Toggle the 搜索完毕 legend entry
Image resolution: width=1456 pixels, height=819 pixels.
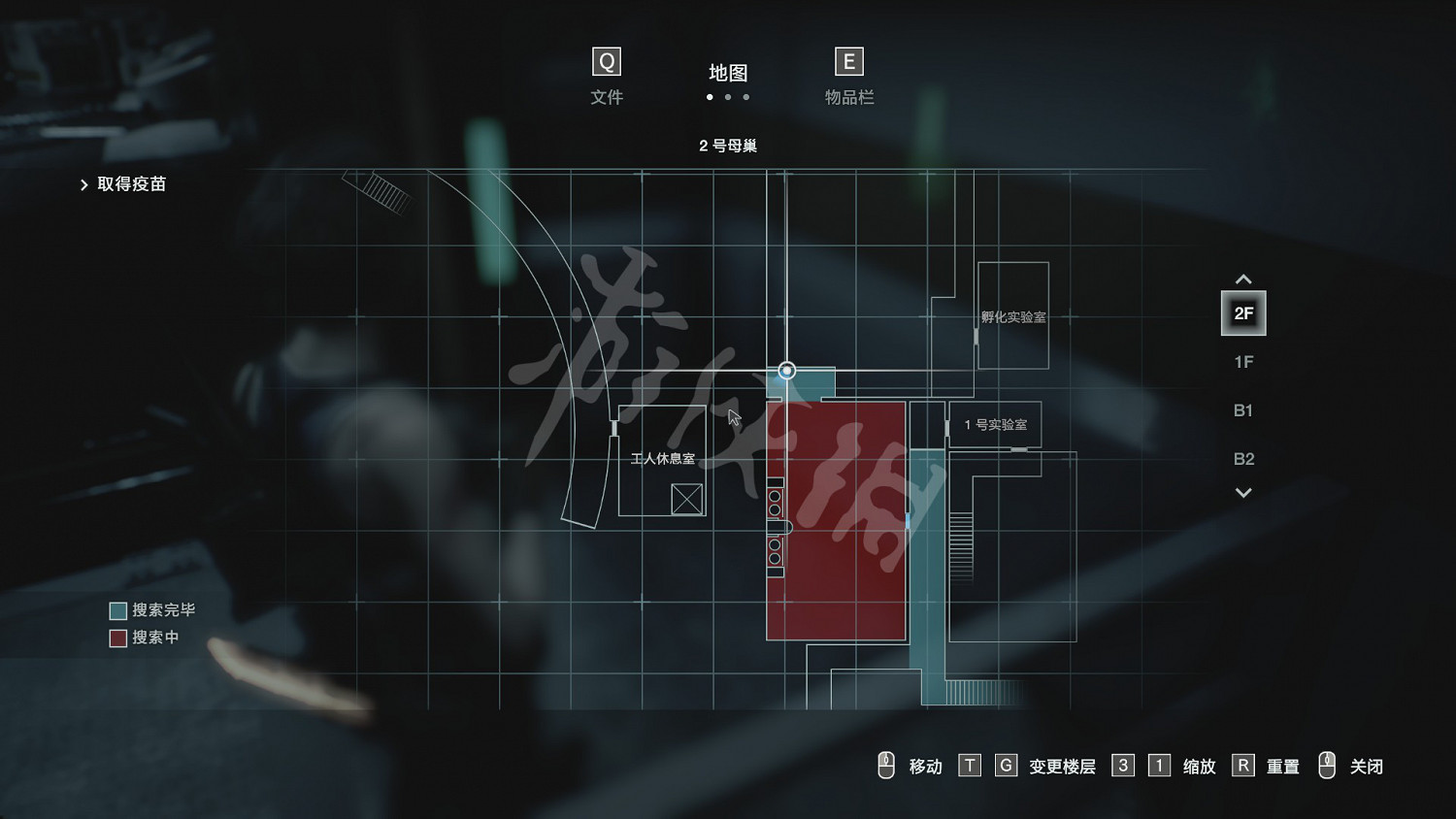click(151, 610)
